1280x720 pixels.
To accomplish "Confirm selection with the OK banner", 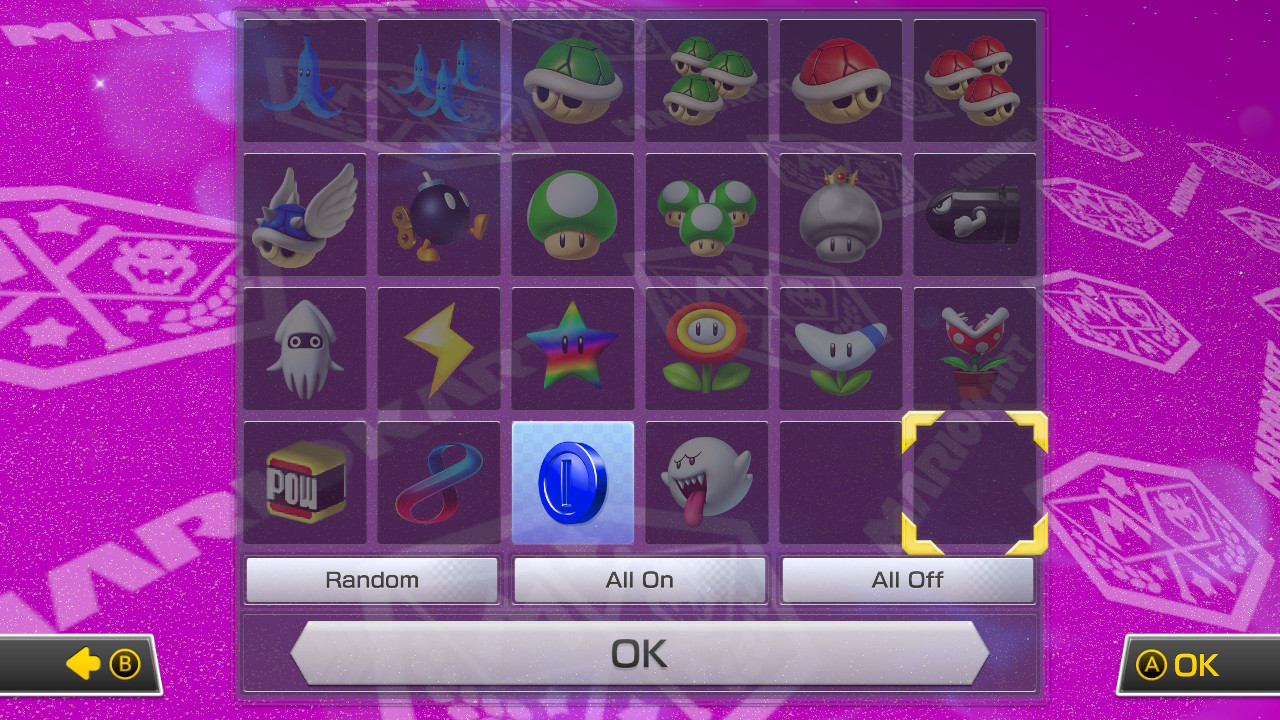I will pos(640,652).
